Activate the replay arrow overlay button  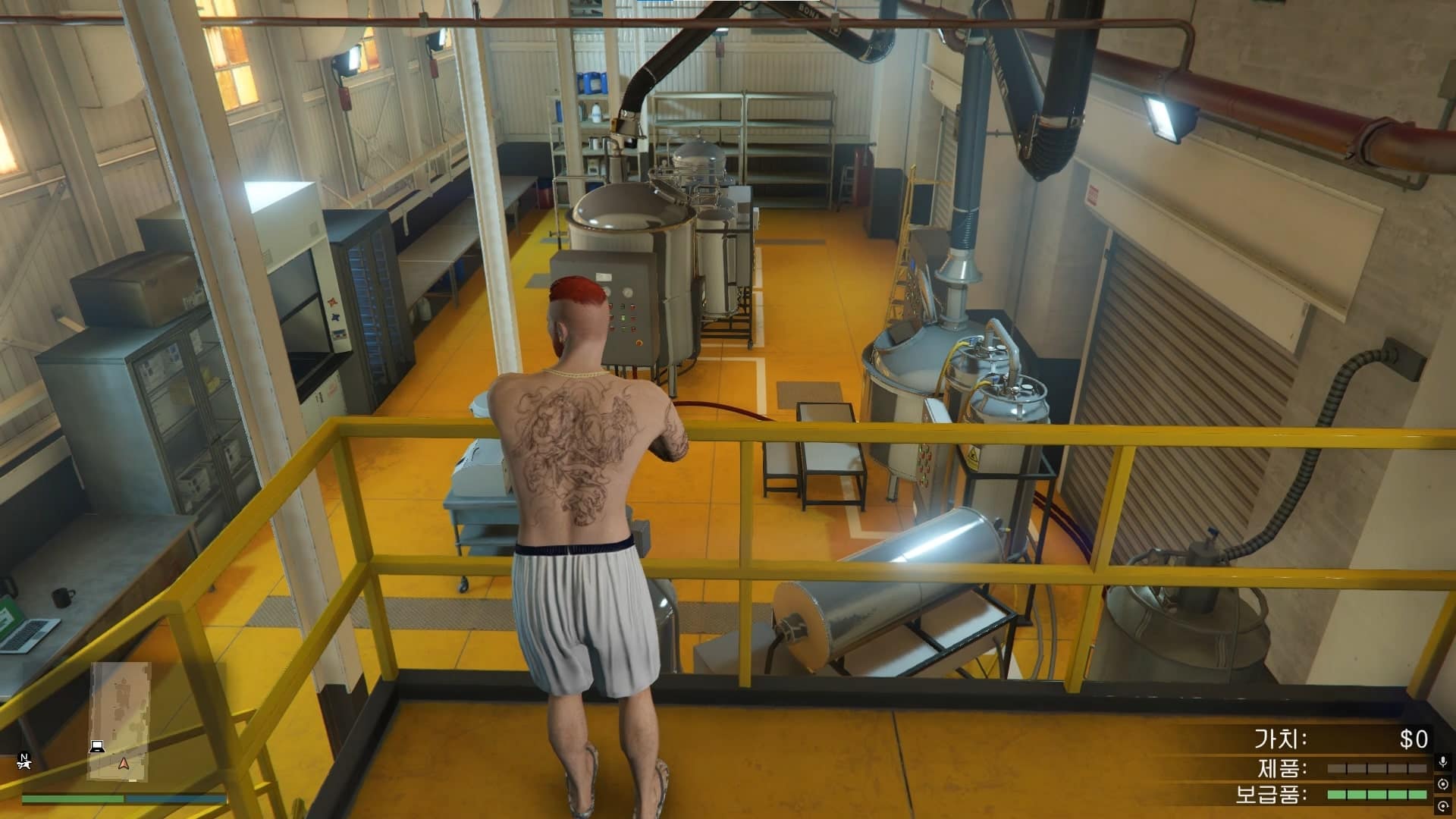coord(1442,805)
